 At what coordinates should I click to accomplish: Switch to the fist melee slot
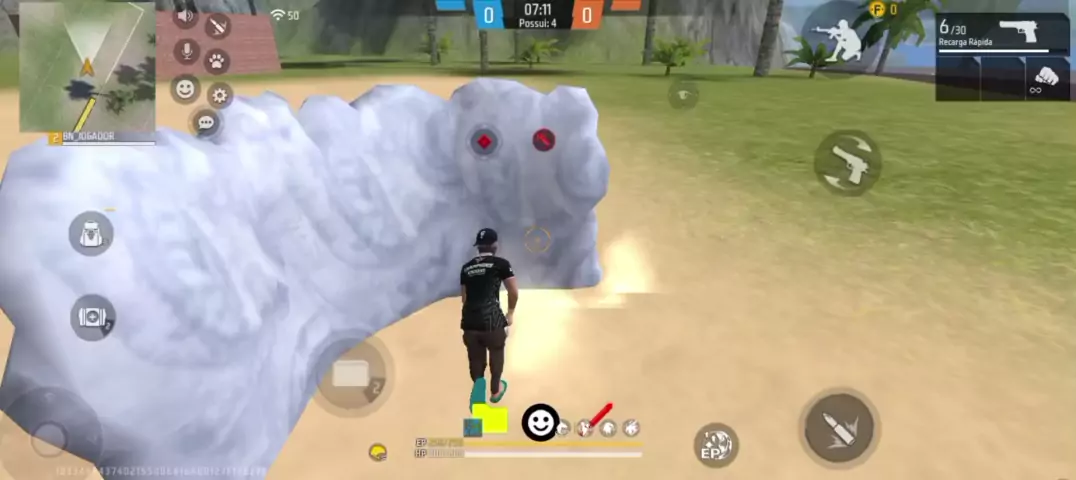tap(1046, 78)
